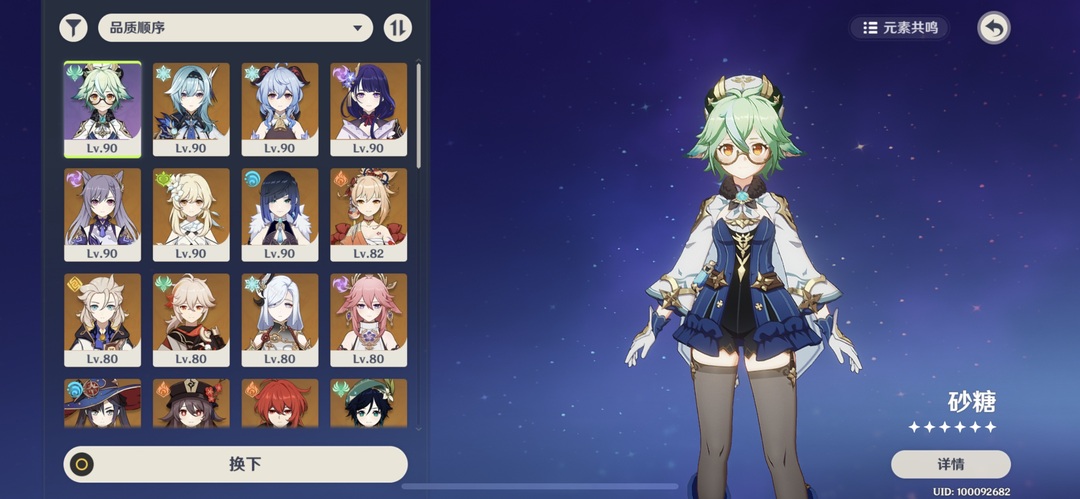Select Sucrose portrait with green hair
The height and width of the screenshot is (499, 1080).
(103, 108)
